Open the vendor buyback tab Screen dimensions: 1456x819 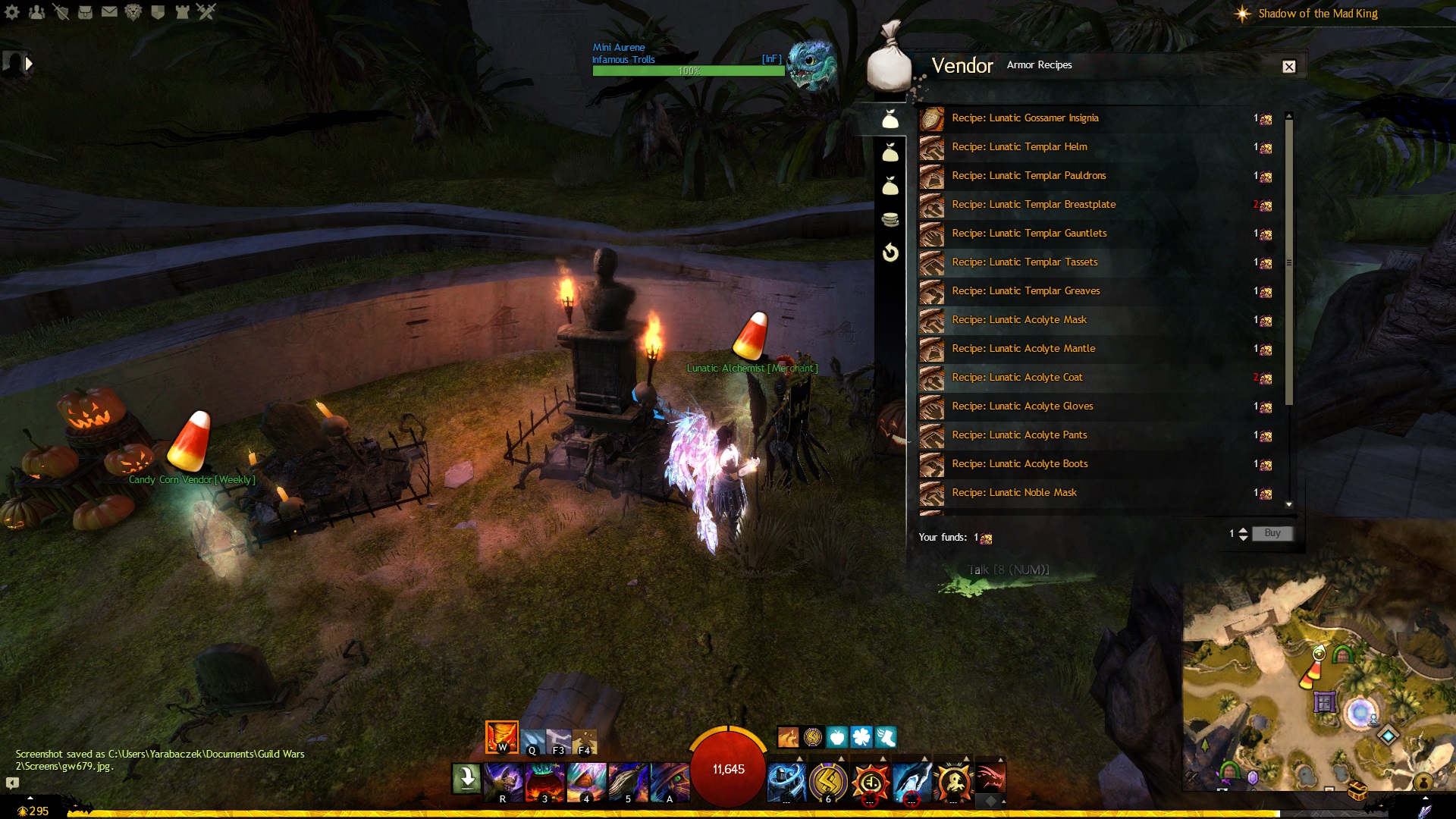click(x=890, y=253)
